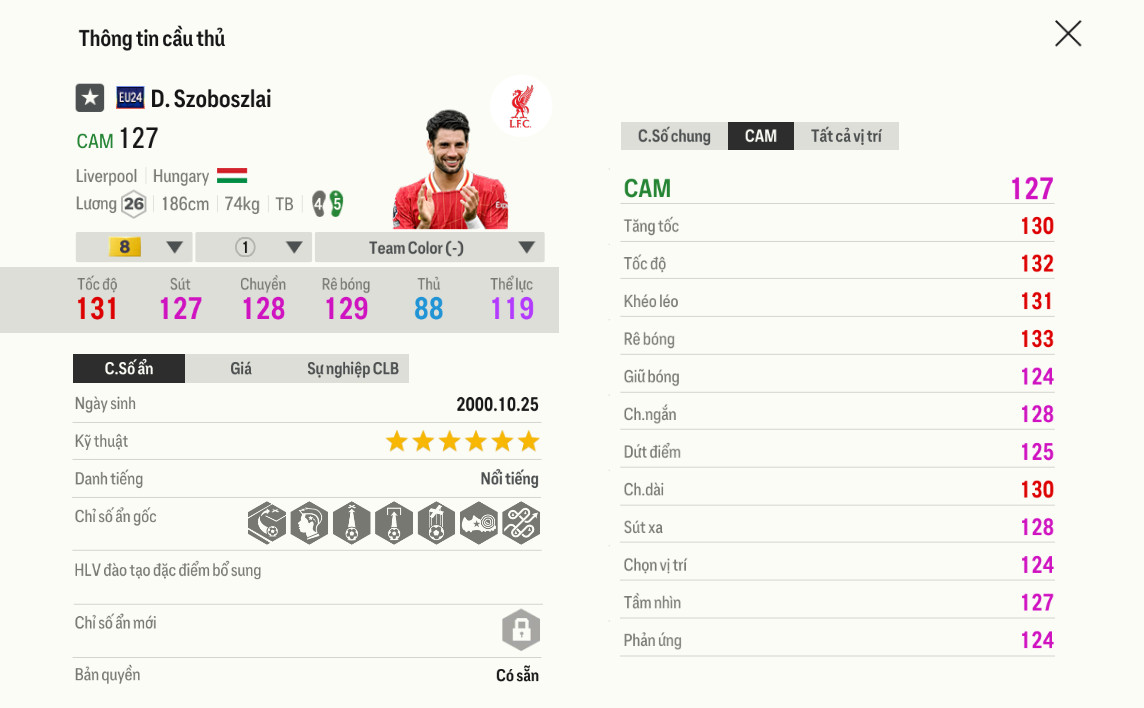Open the Team Color dropdown

coord(429,248)
